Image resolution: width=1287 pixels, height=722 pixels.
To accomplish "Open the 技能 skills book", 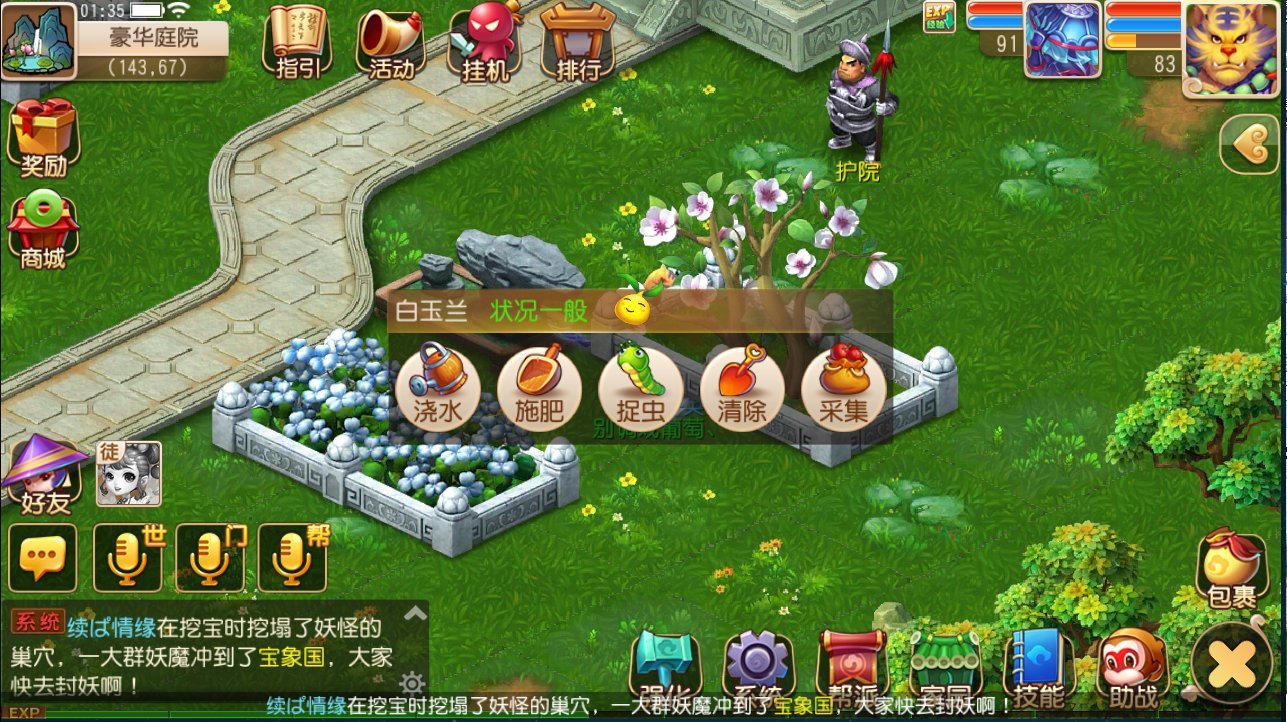I will [1038, 667].
